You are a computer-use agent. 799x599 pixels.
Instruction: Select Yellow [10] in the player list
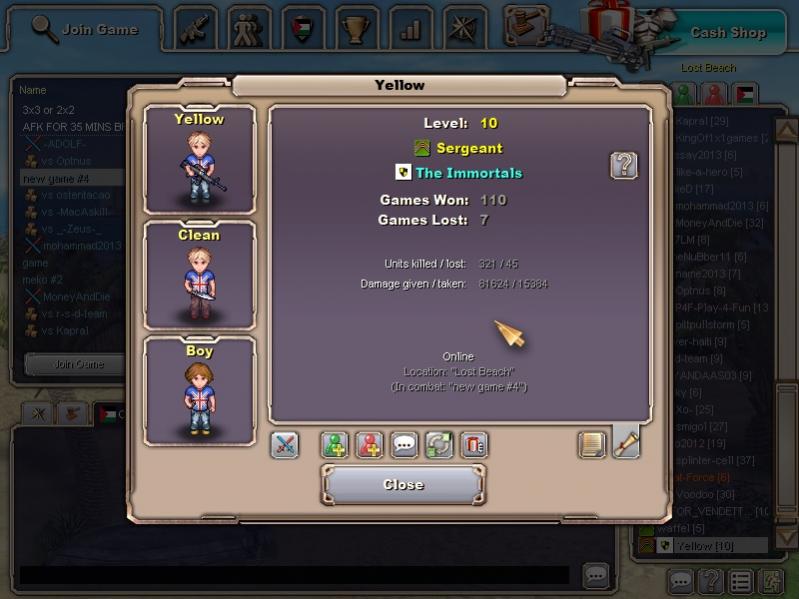(707, 546)
